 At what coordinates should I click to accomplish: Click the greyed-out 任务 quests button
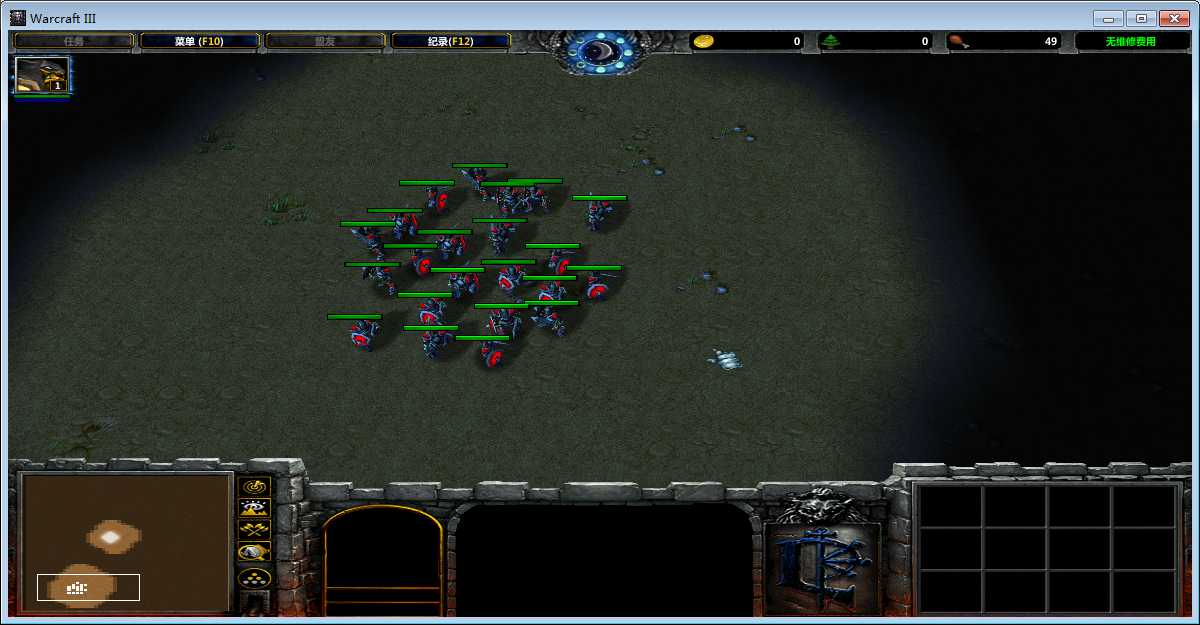pyautogui.click(x=74, y=41)
